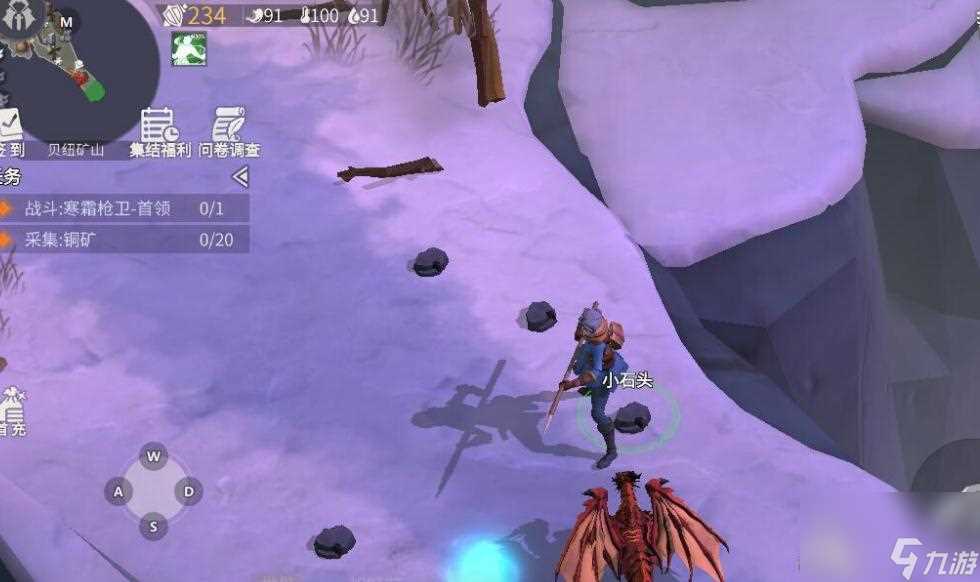Viewport: 980px width, 582px height.
Task: Pick up the highlighted 小石头 stone
Action: point(632,416)
